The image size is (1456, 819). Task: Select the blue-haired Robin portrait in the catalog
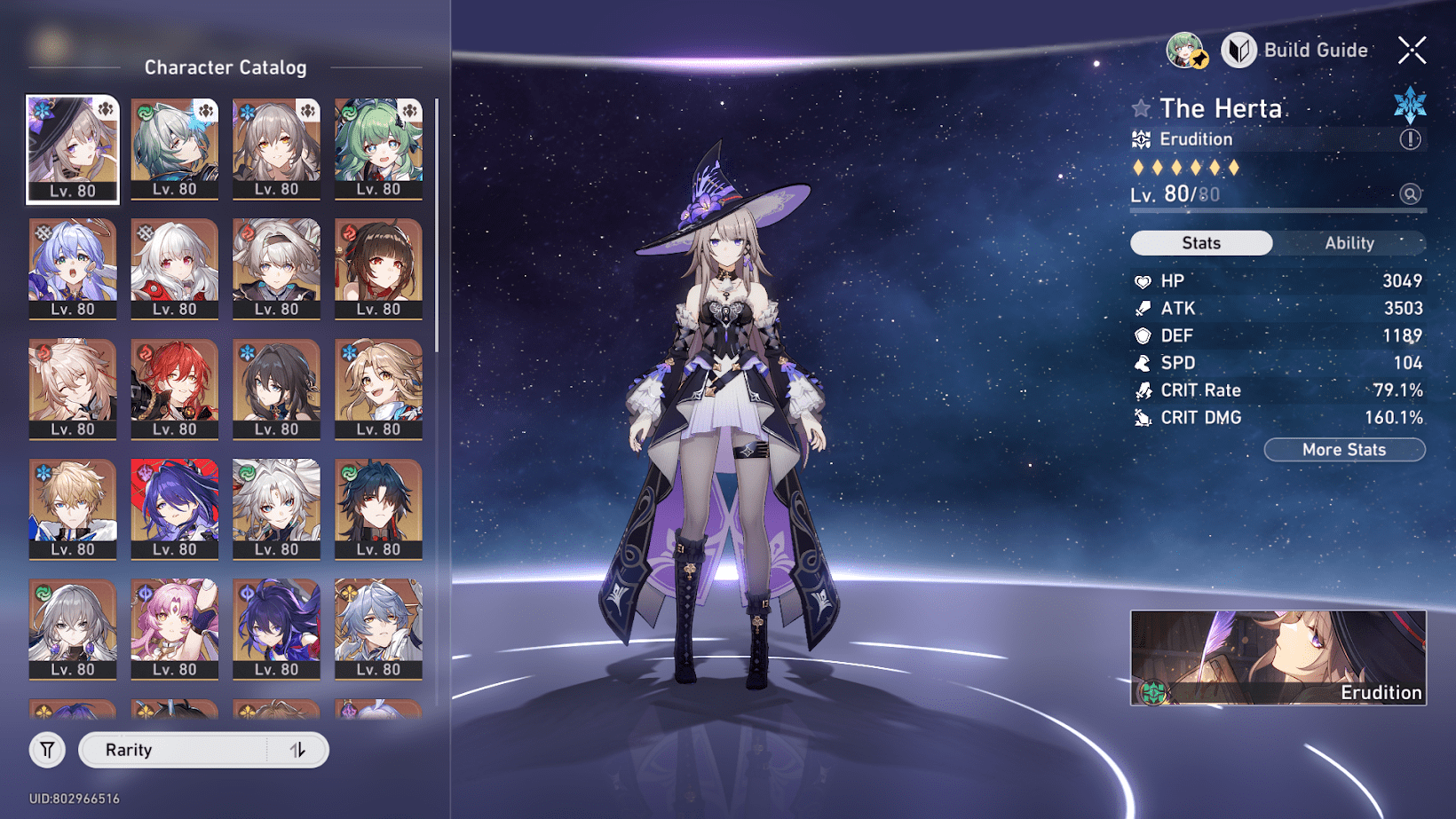73,266
